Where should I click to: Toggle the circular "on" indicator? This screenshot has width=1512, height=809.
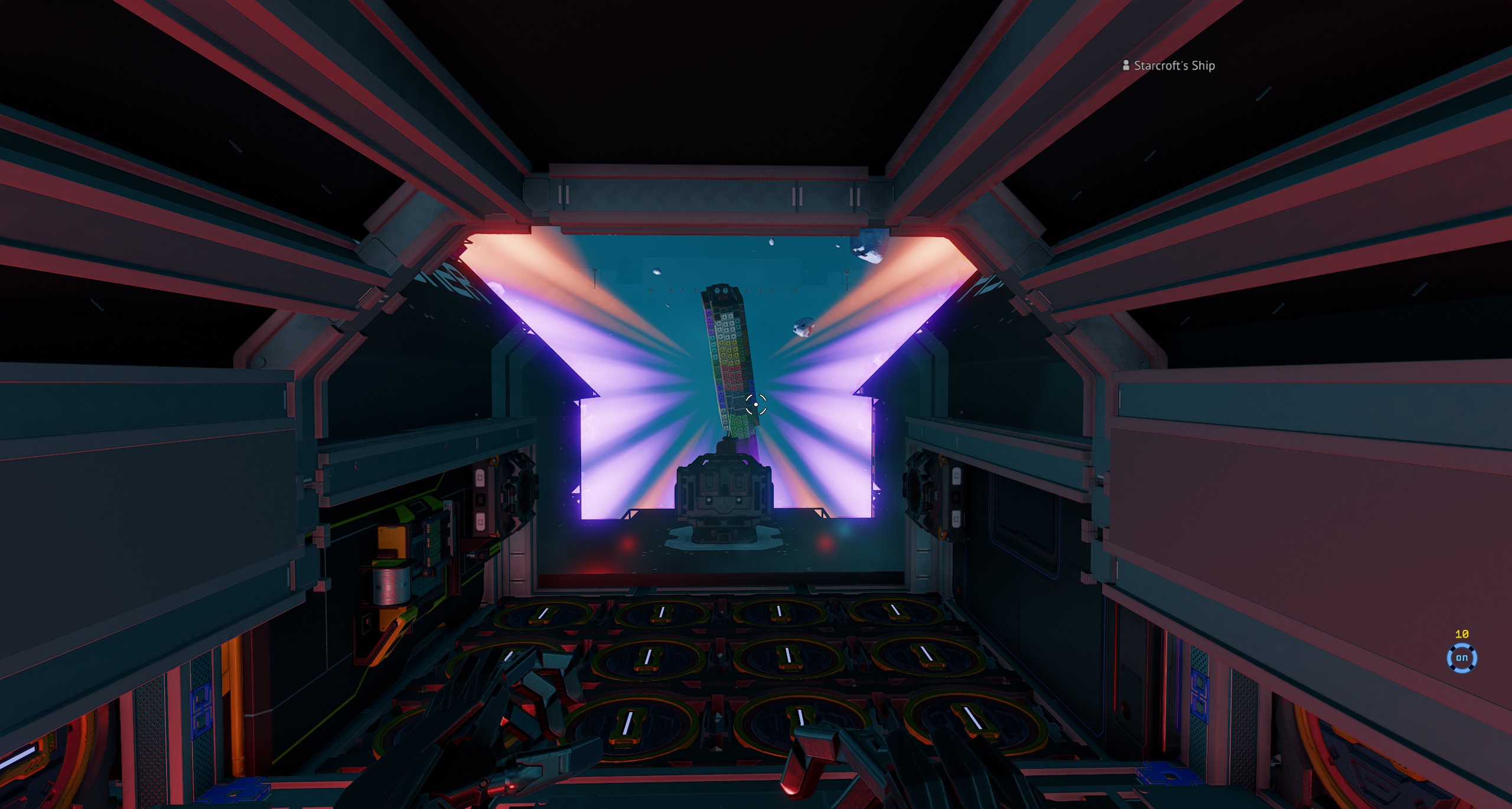tap(1461, 658)
